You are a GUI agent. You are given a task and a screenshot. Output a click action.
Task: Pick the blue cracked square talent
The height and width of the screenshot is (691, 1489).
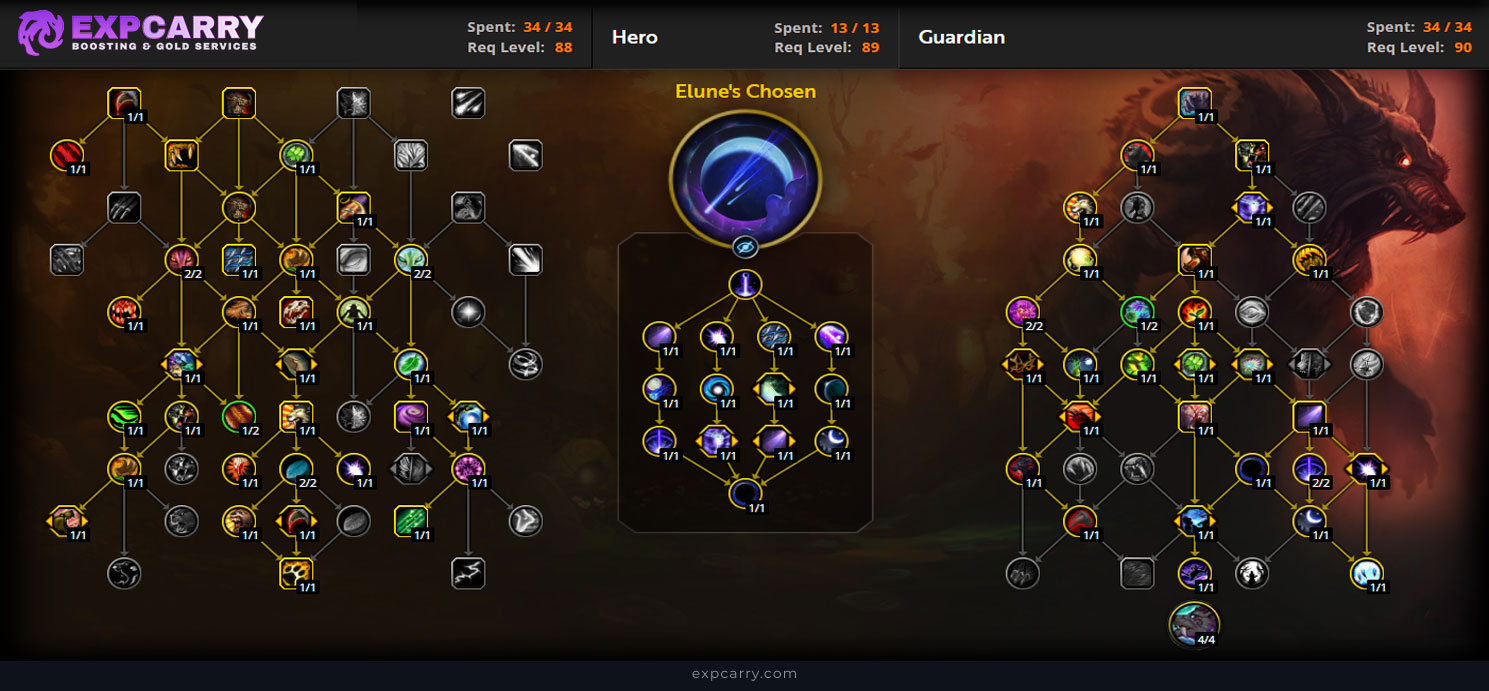239,259
